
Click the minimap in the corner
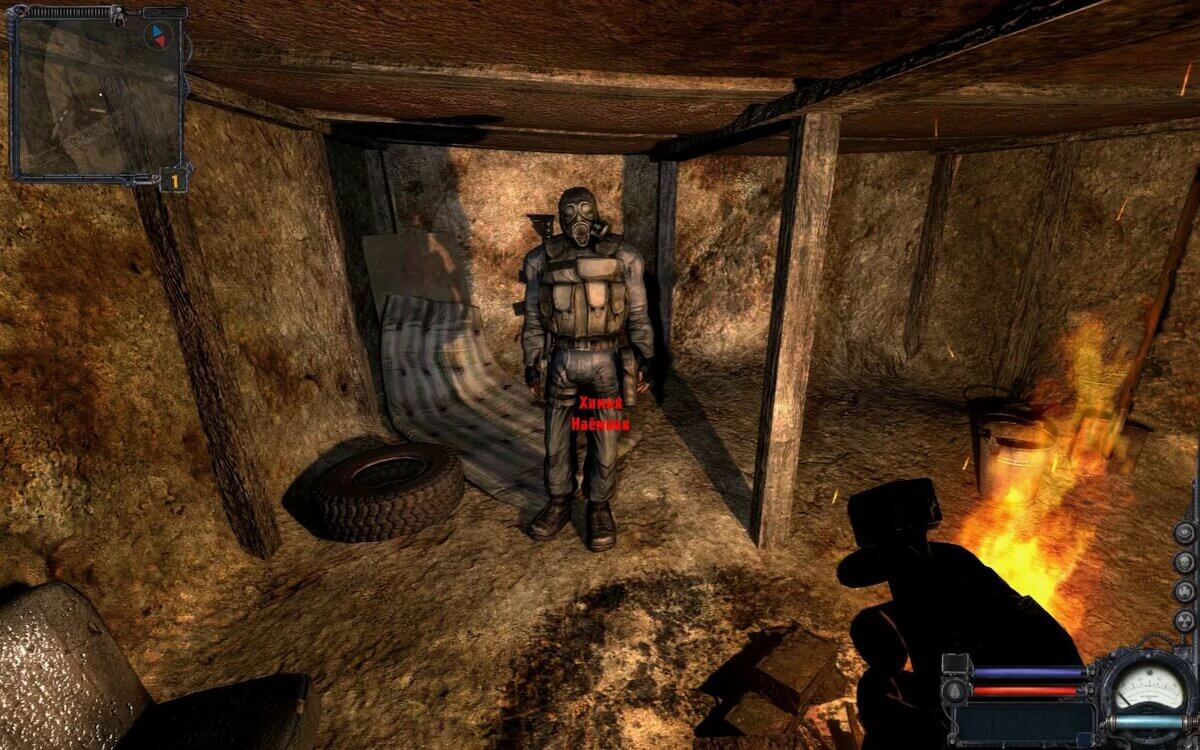pos(95,97)
